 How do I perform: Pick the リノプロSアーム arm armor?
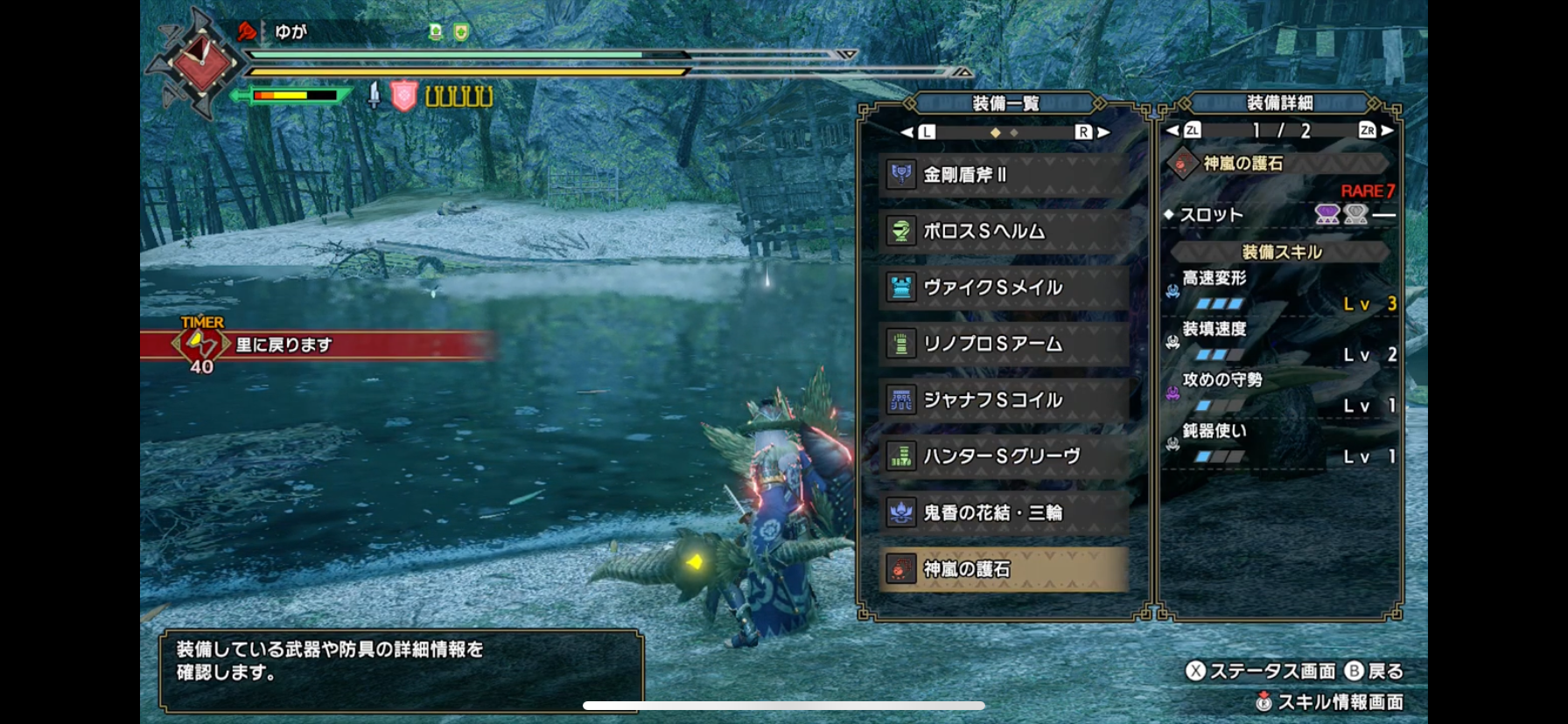point(1003,344)
